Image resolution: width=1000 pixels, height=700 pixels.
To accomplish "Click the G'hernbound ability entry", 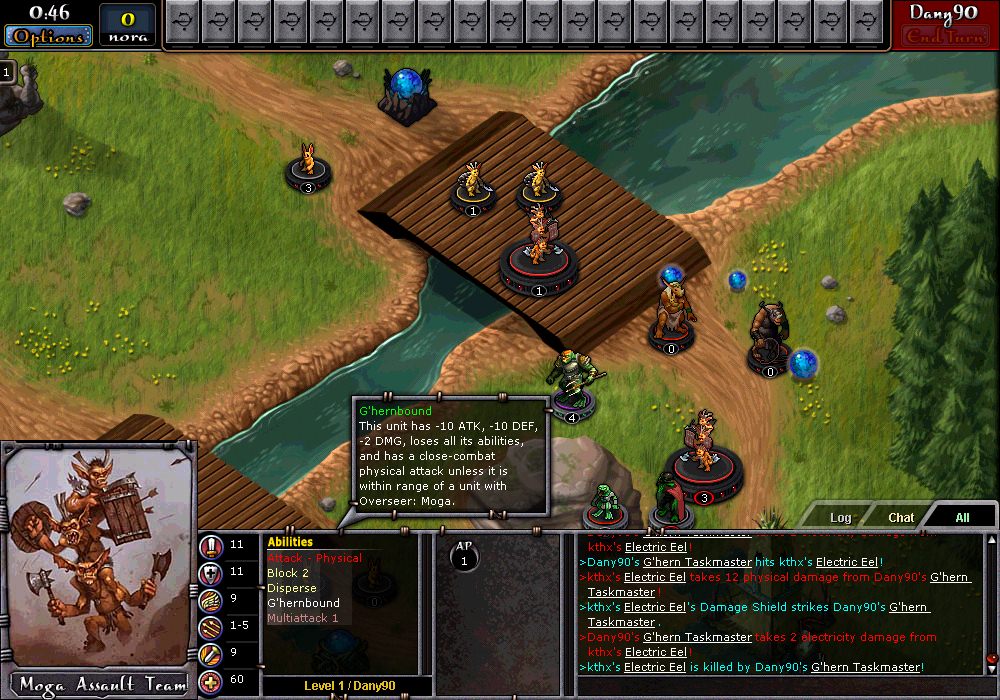I will [303, 603].
